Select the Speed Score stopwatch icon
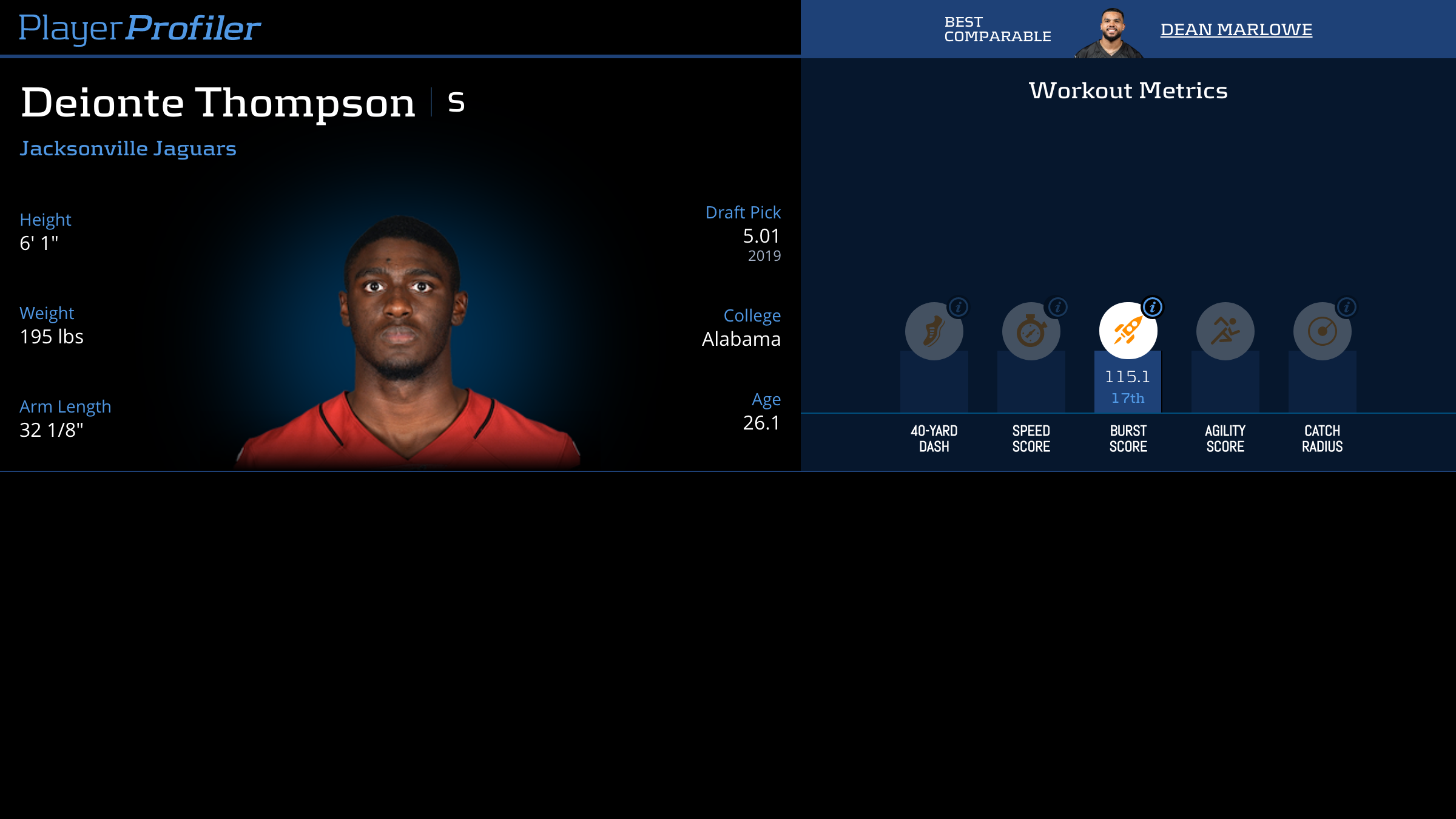 point(1031,331)
